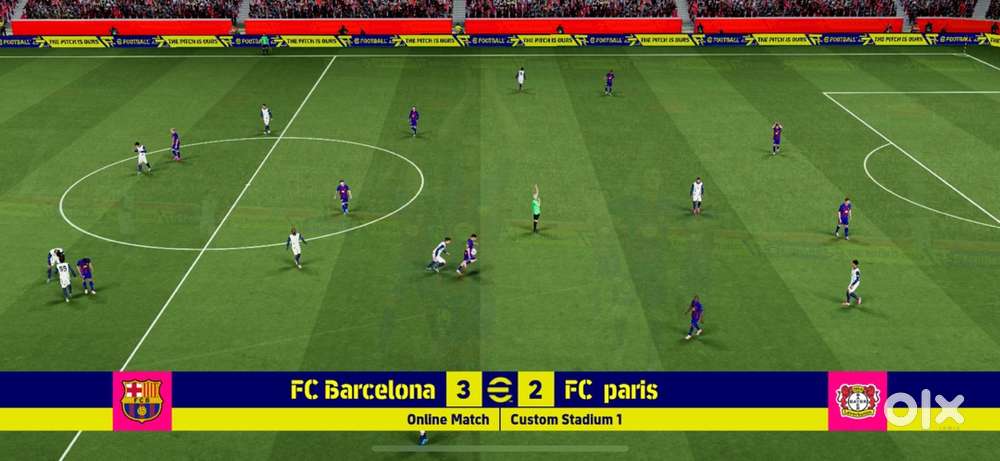This screenshot has height=461, width=1000.
Task: Click the FC Barcelona club crest
Action: pyautogui.click(x=141, y=400)
